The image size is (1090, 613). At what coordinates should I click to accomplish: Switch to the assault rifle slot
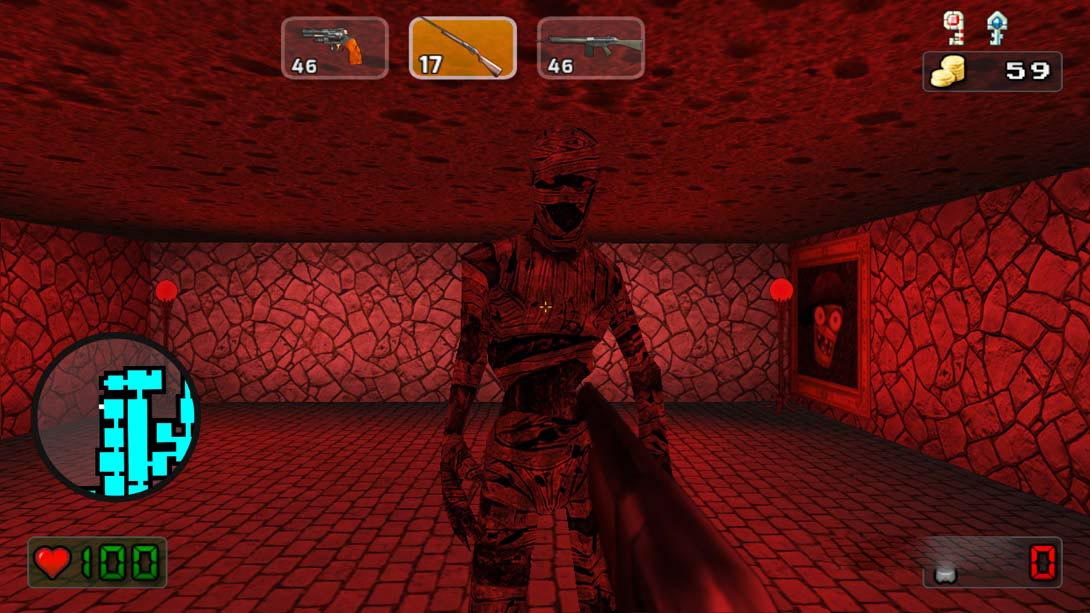coord(590,48)
